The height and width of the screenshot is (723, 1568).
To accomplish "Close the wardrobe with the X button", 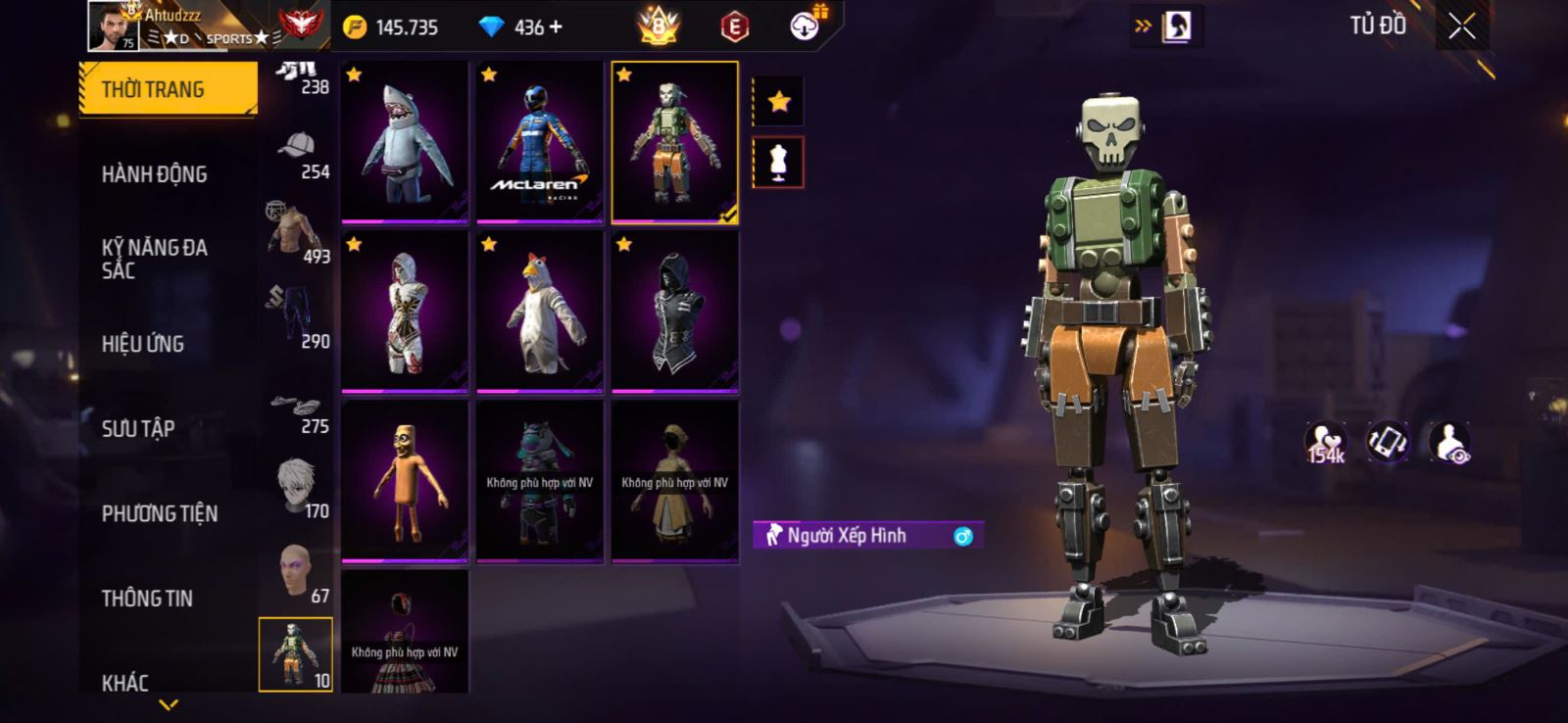I will (1461, 27).
